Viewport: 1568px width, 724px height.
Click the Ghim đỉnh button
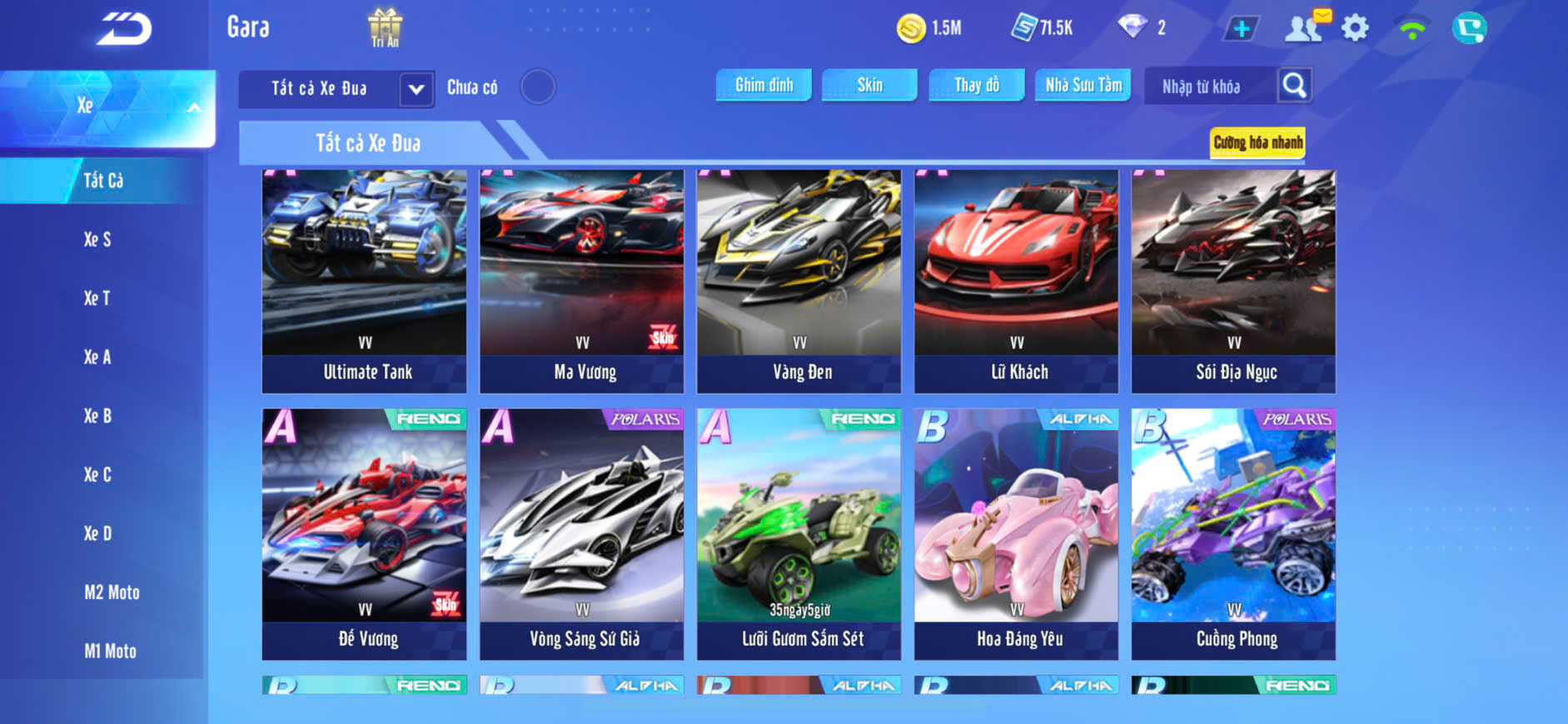pyautogui.click(x=764, y=85)
